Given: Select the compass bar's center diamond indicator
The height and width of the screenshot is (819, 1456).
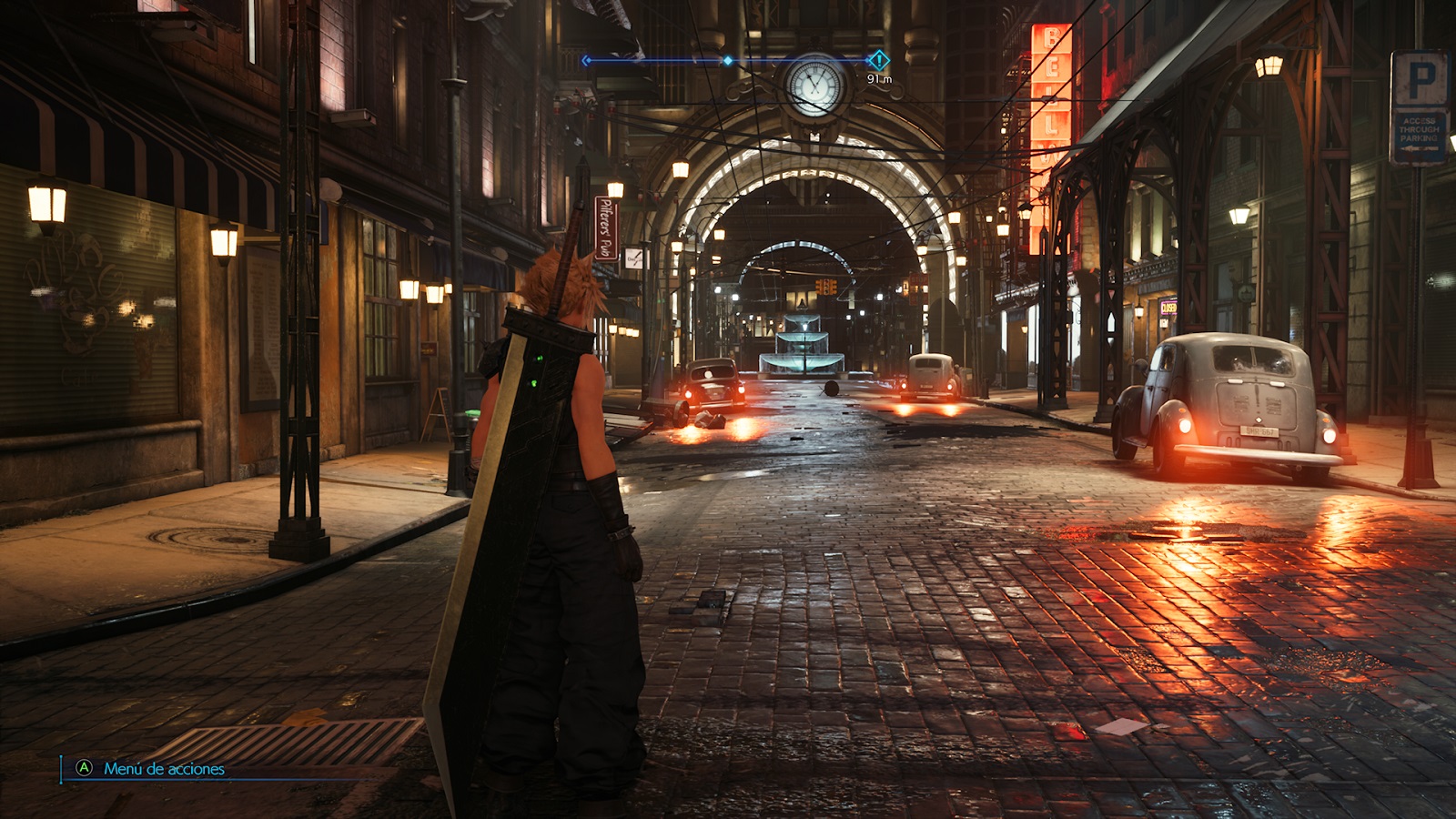Looking at the screenshot, I should pyautogui.click(x=728, y=61).
